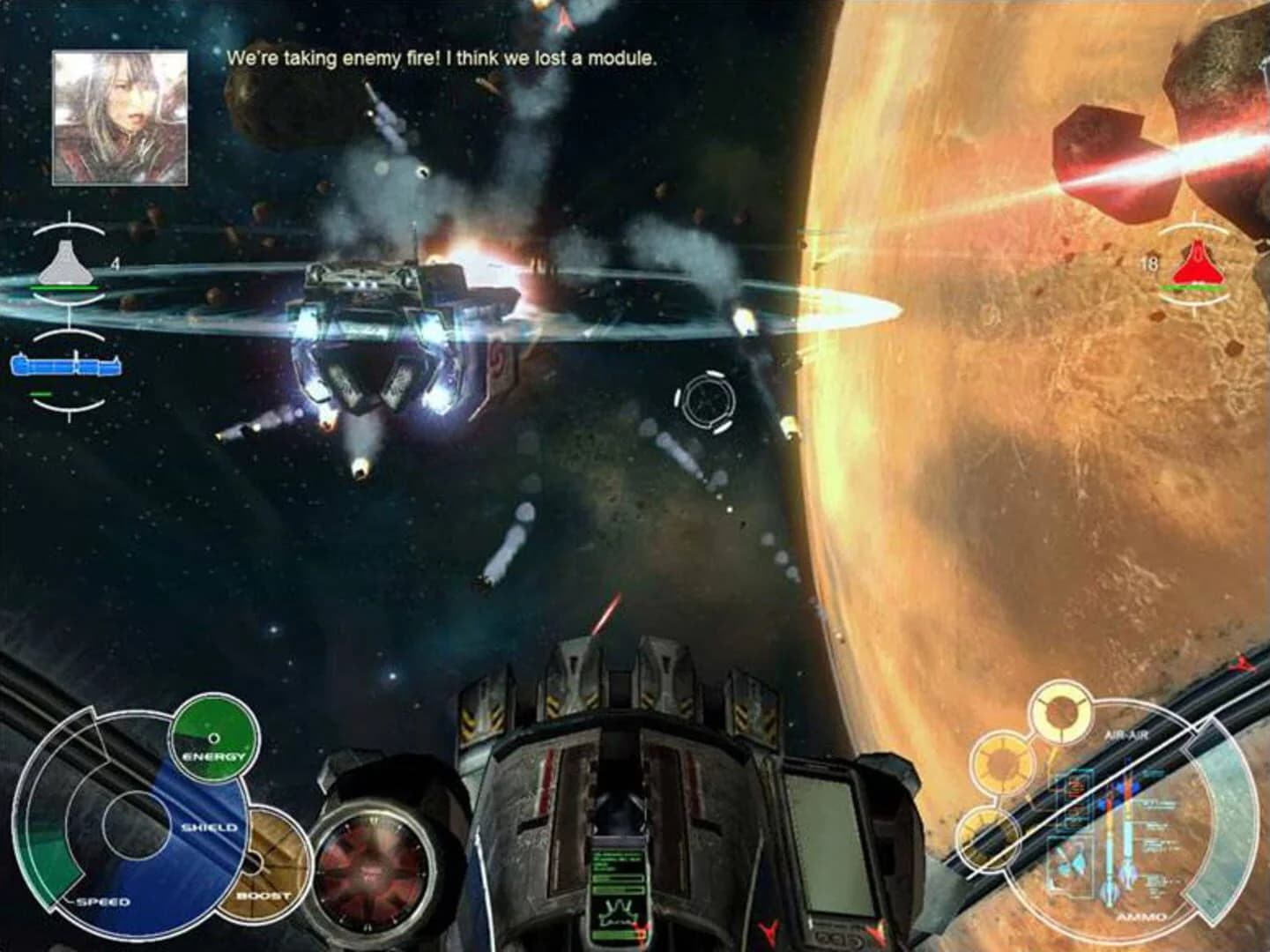Click the enemy count label 18
The width and height of the screenshot is (1270, 952).
[x=1147, y=263]
